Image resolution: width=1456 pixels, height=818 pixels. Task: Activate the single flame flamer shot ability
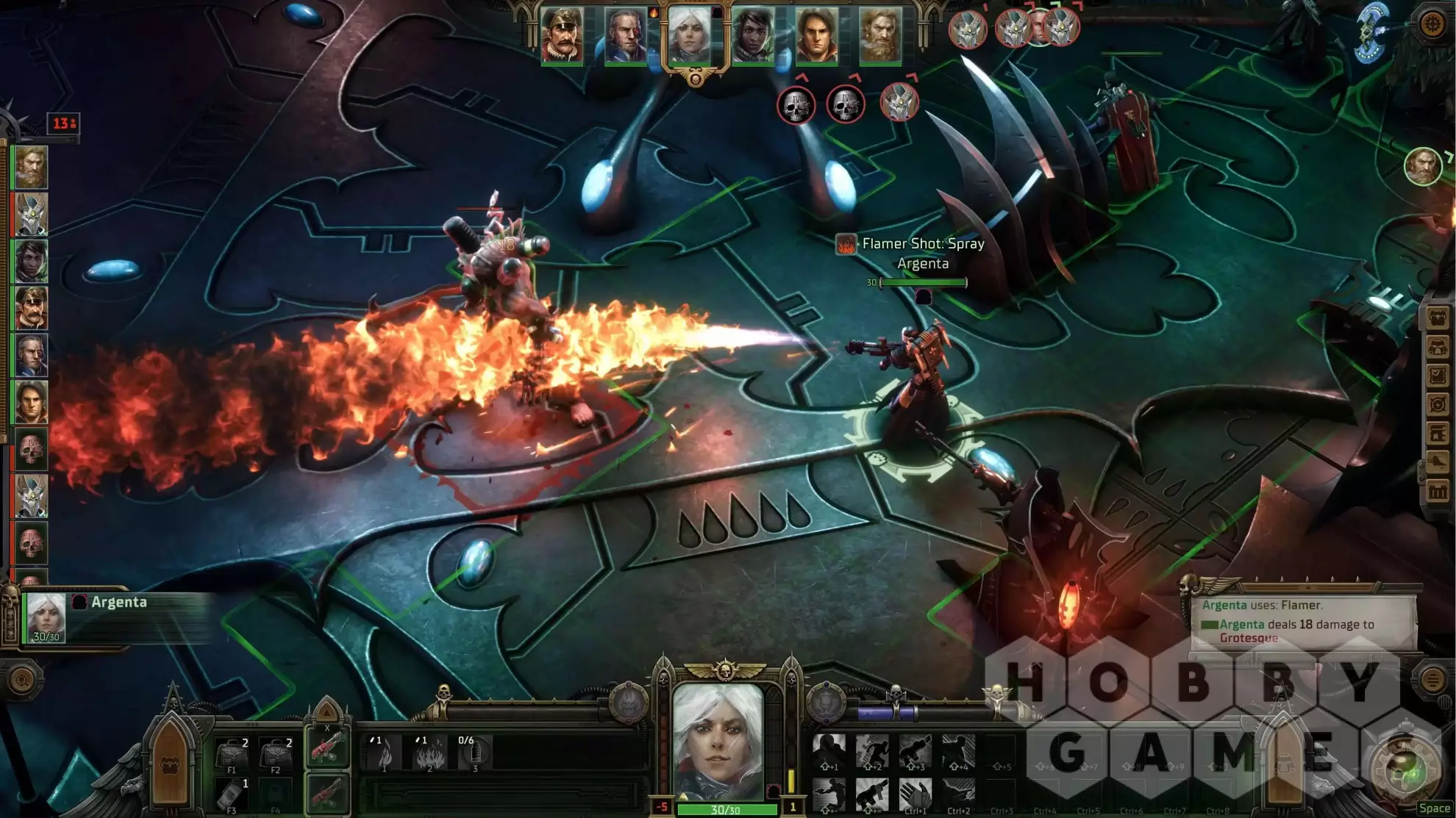(385, 753)
